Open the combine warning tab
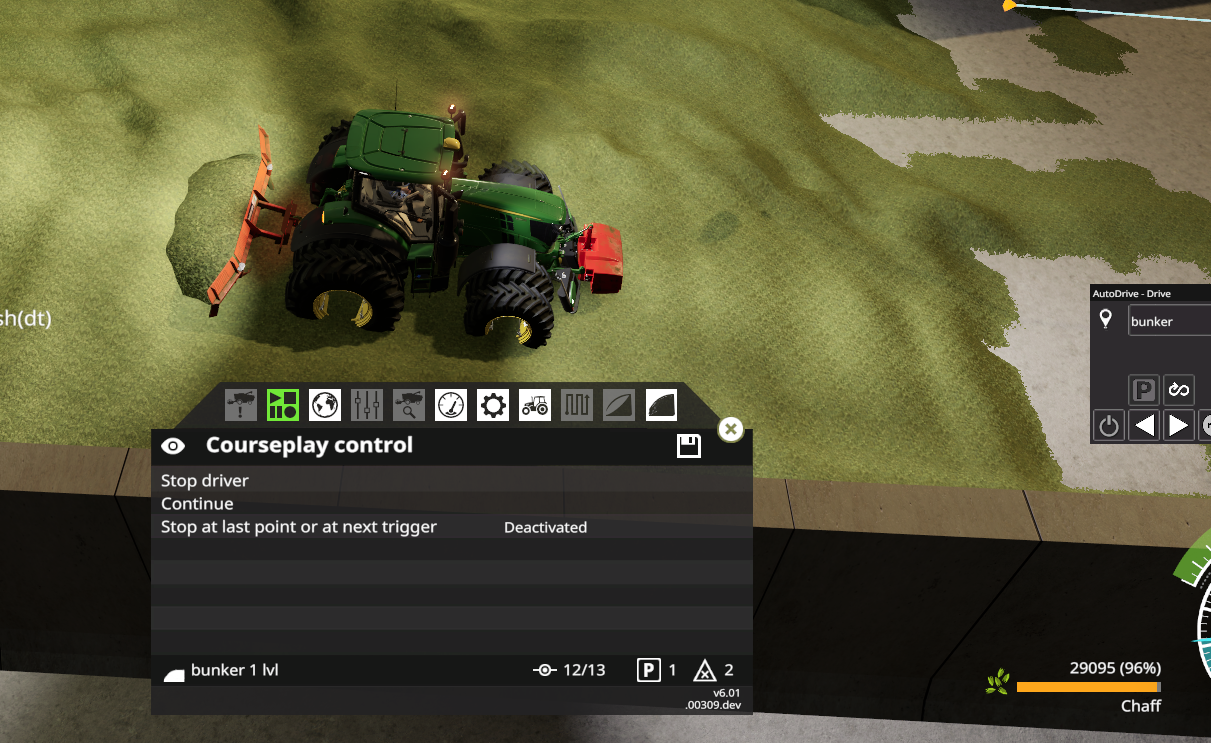The height and width of the screenshot is (743, 1211). 241,405
